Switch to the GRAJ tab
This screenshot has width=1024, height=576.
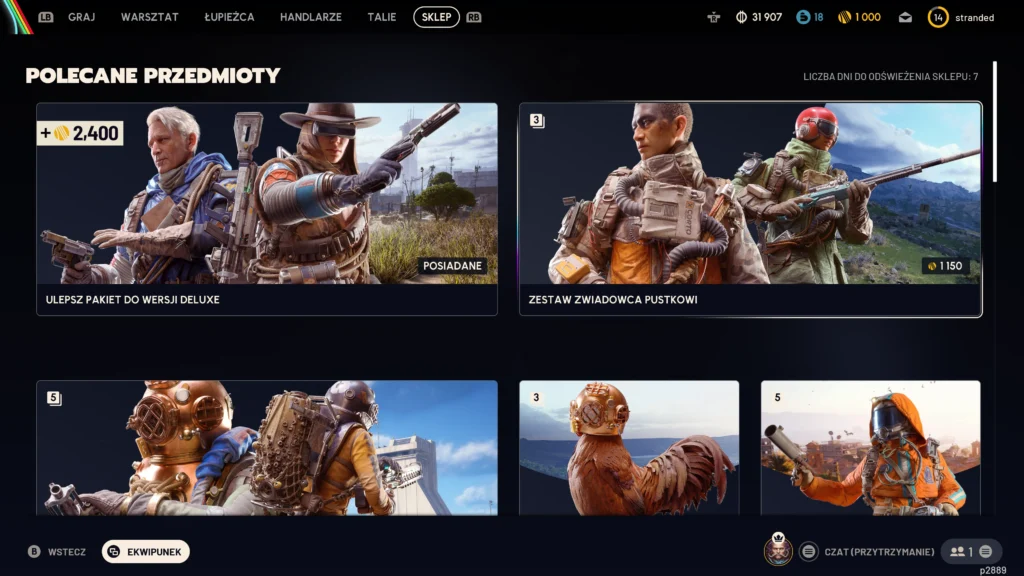(x=81, y=17)
